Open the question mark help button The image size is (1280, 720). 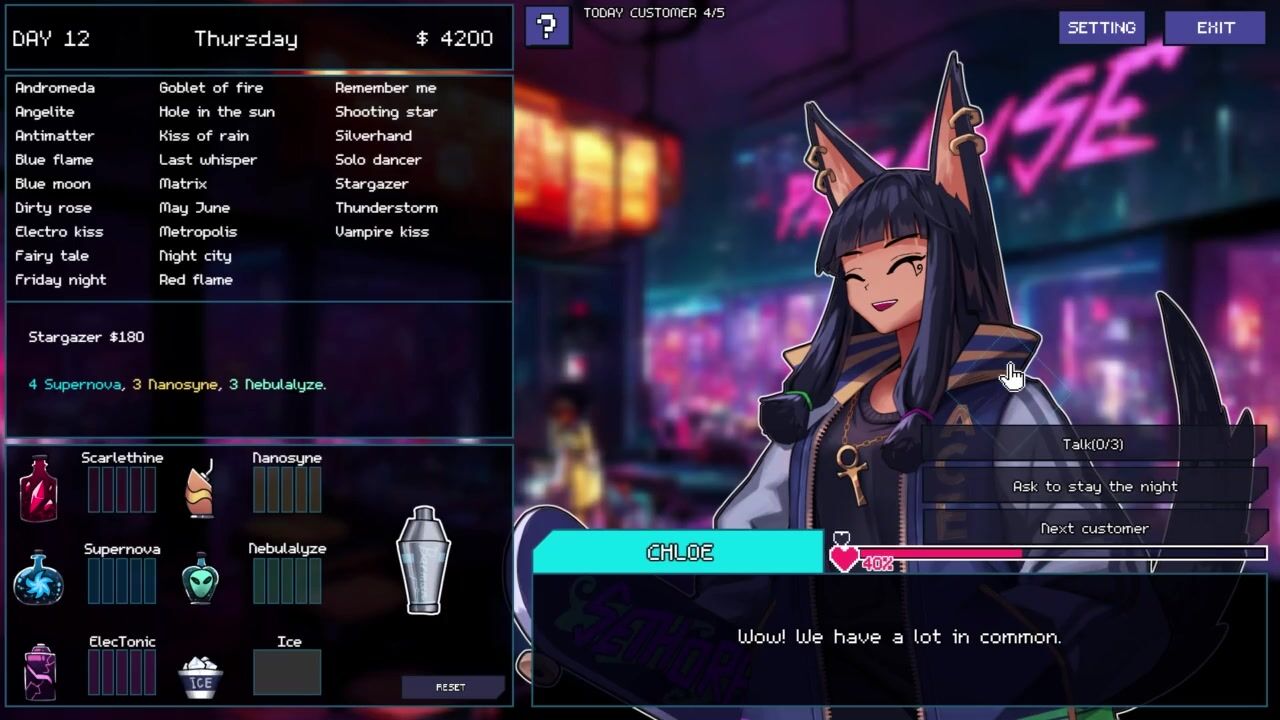click(x=547, y=27)
